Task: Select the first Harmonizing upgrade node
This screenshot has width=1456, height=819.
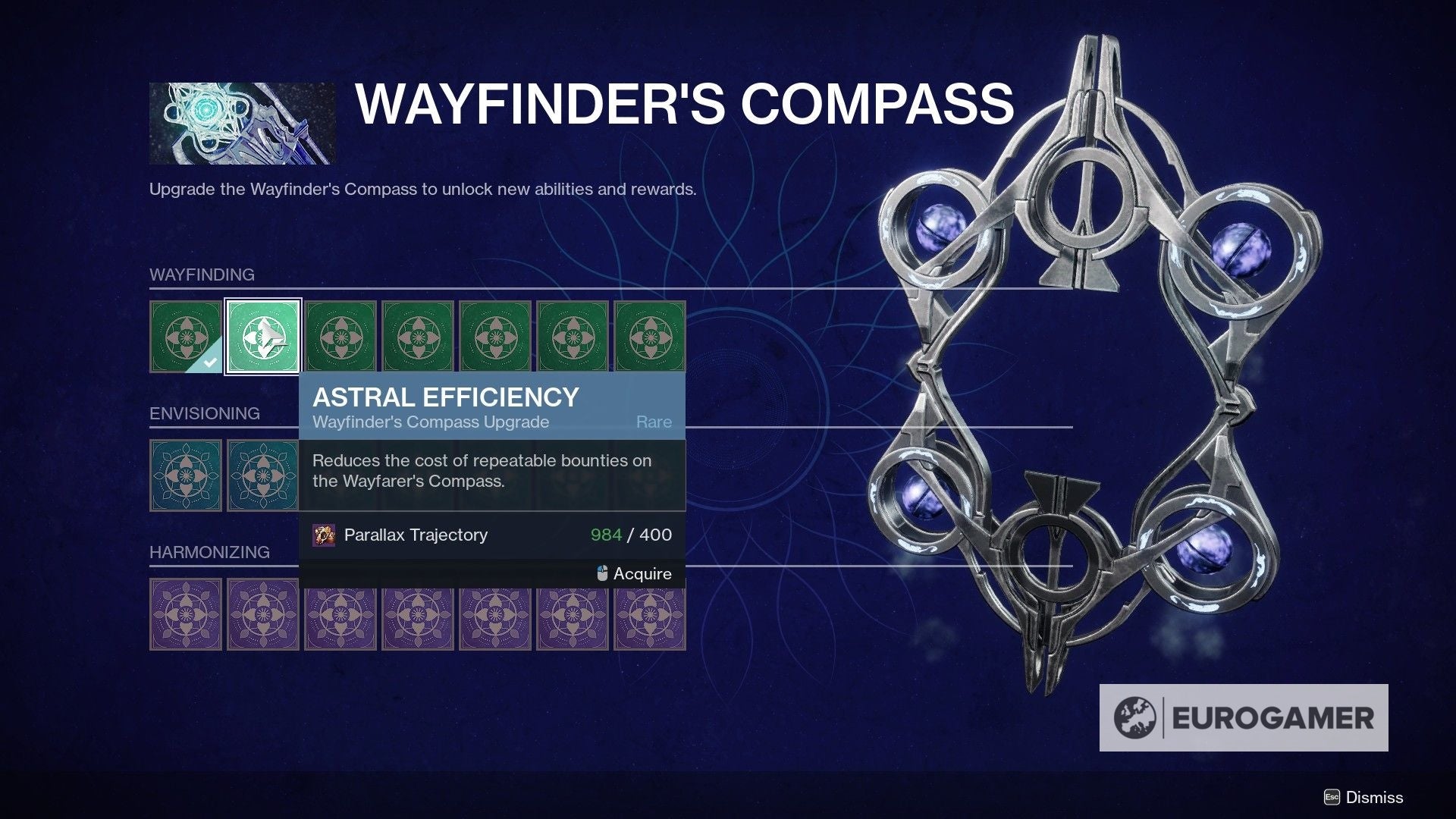Action: (186, 614)
